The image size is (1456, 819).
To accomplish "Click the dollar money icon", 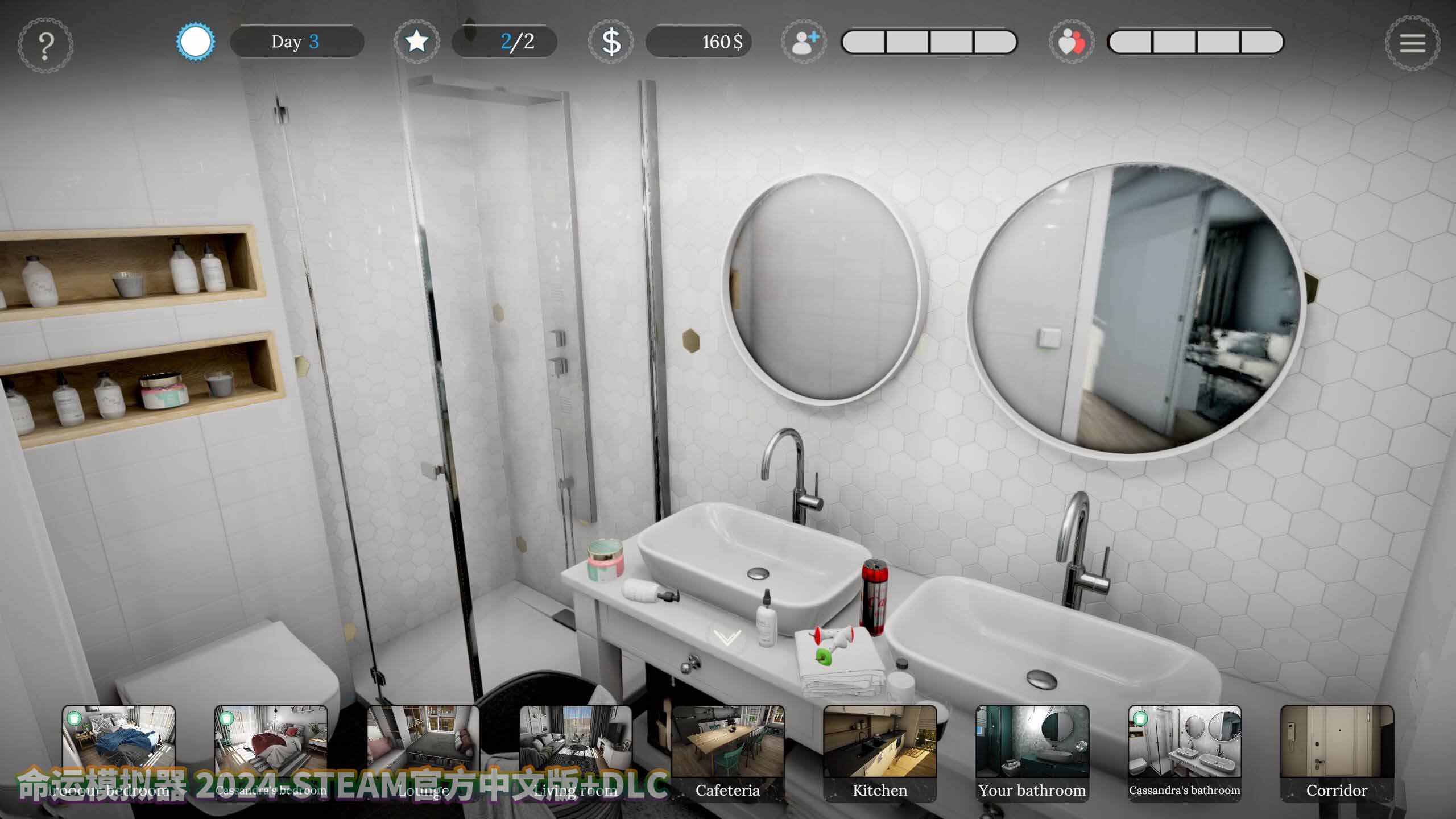I will 611,42.
